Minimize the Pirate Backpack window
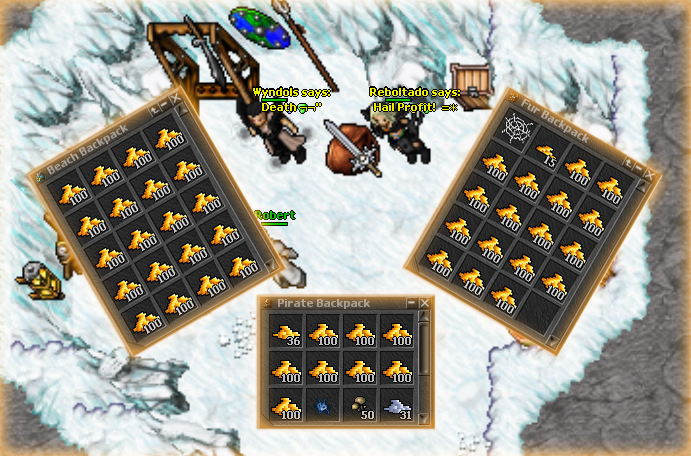 412,302
